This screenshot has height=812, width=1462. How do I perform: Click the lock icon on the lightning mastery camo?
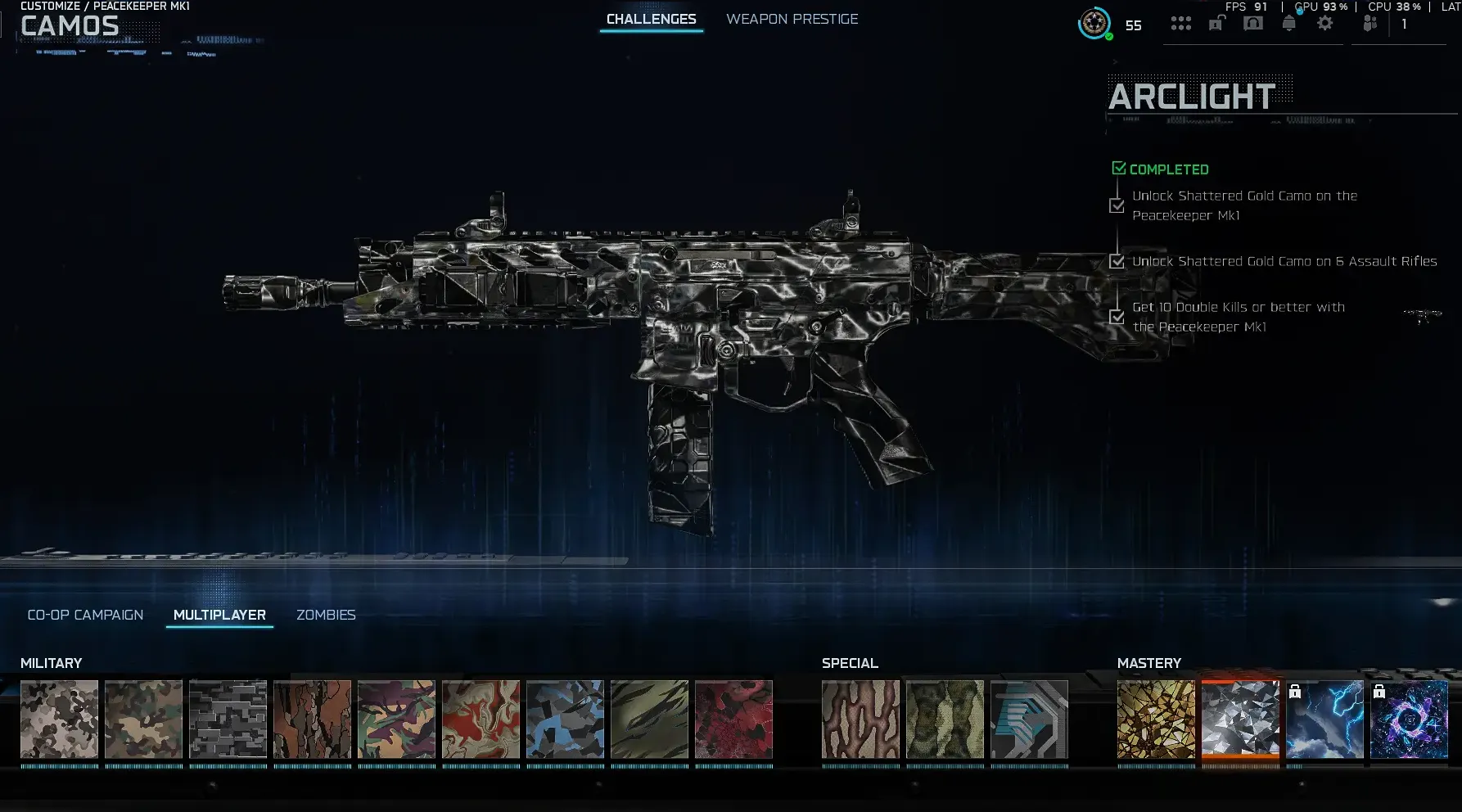coord(1296,692)
